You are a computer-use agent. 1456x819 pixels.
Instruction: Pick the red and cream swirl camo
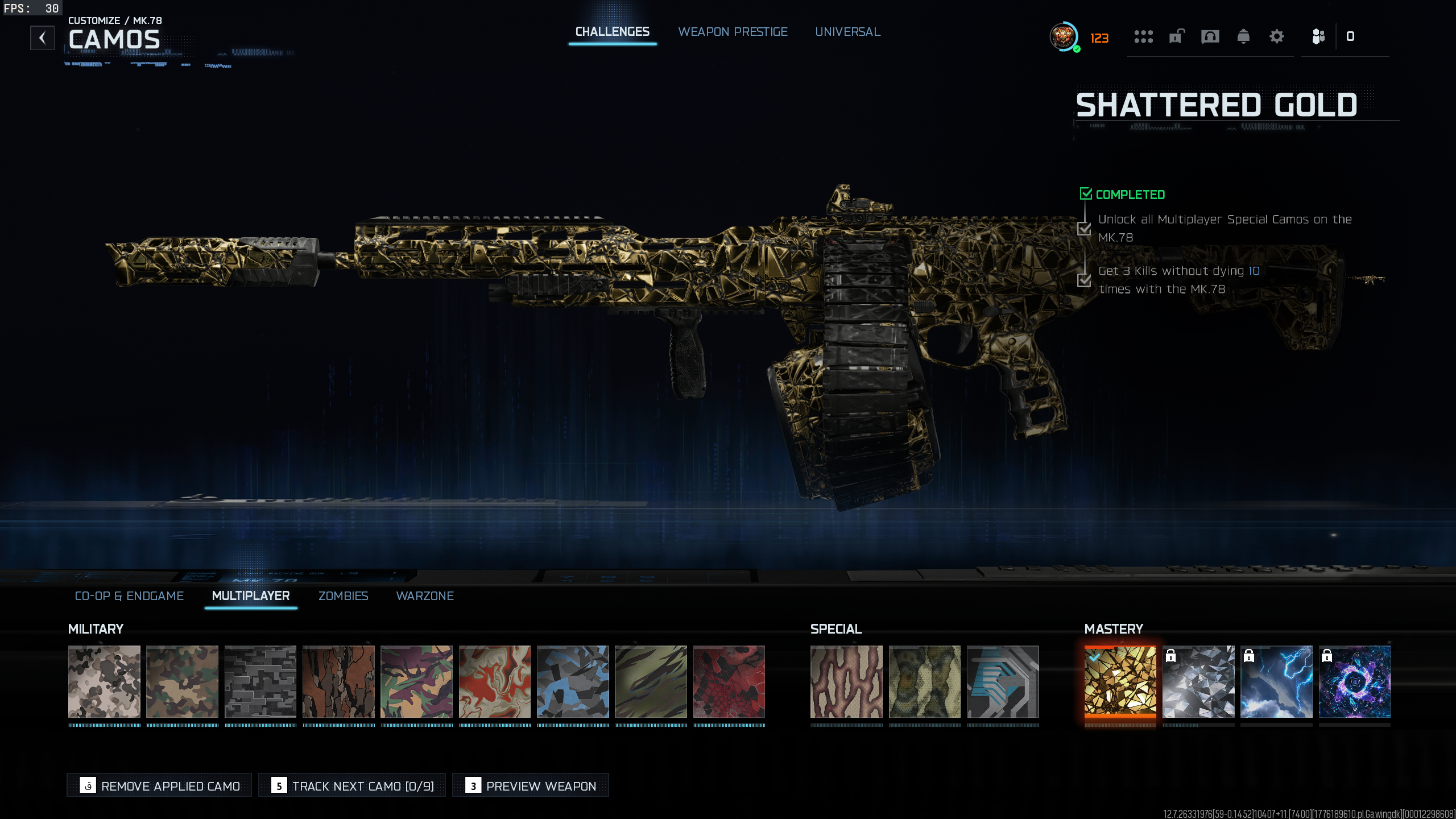494,681
